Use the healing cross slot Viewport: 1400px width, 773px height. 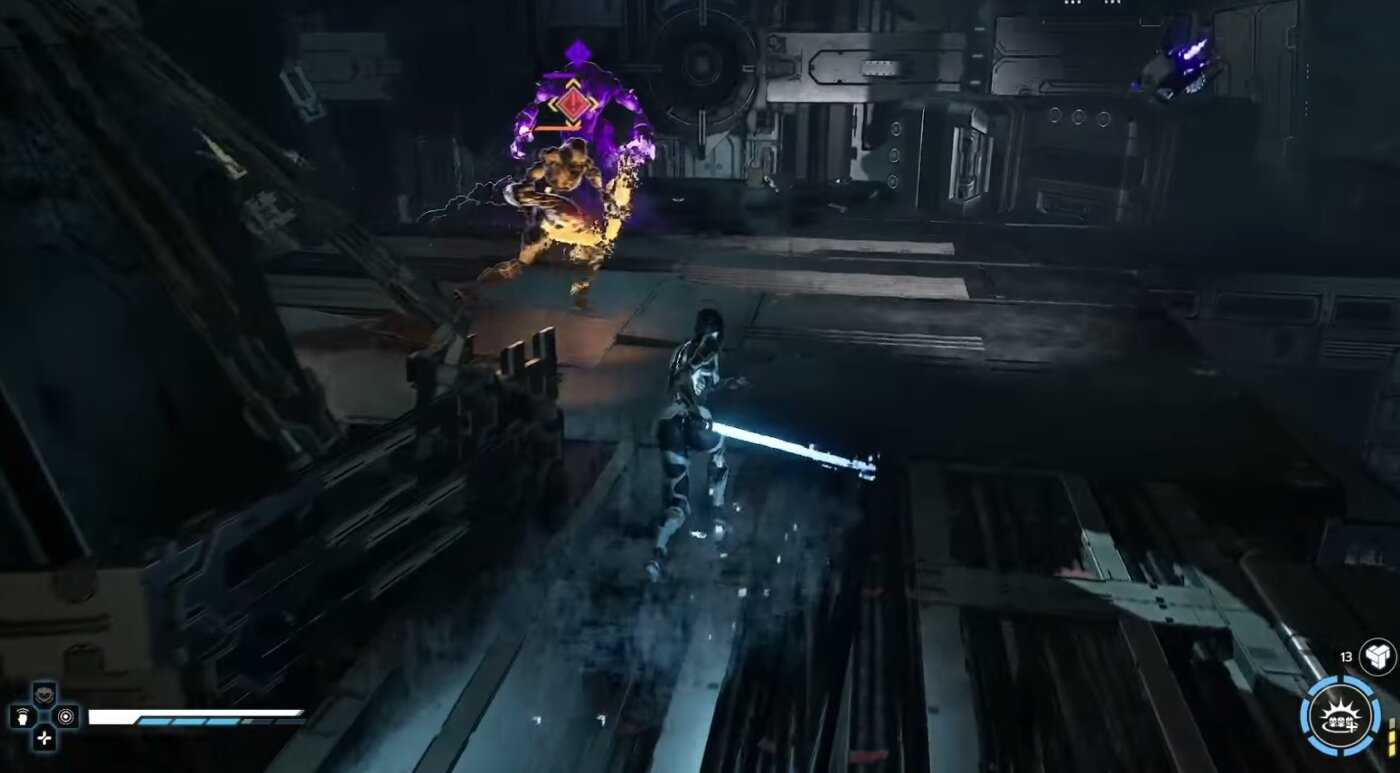pos(44,738)
